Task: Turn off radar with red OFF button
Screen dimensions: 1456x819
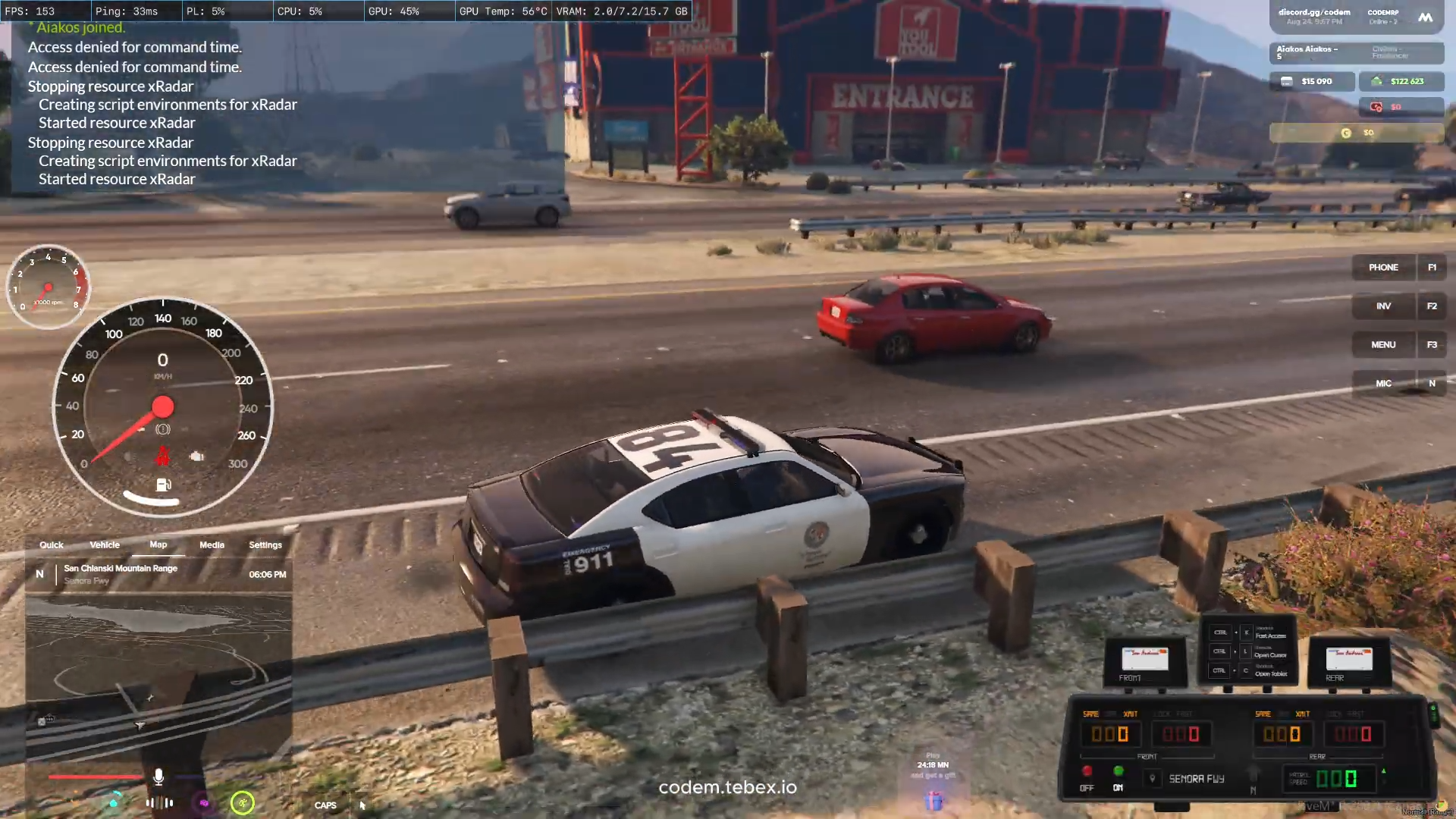Action: click(x=1087, y=772)
